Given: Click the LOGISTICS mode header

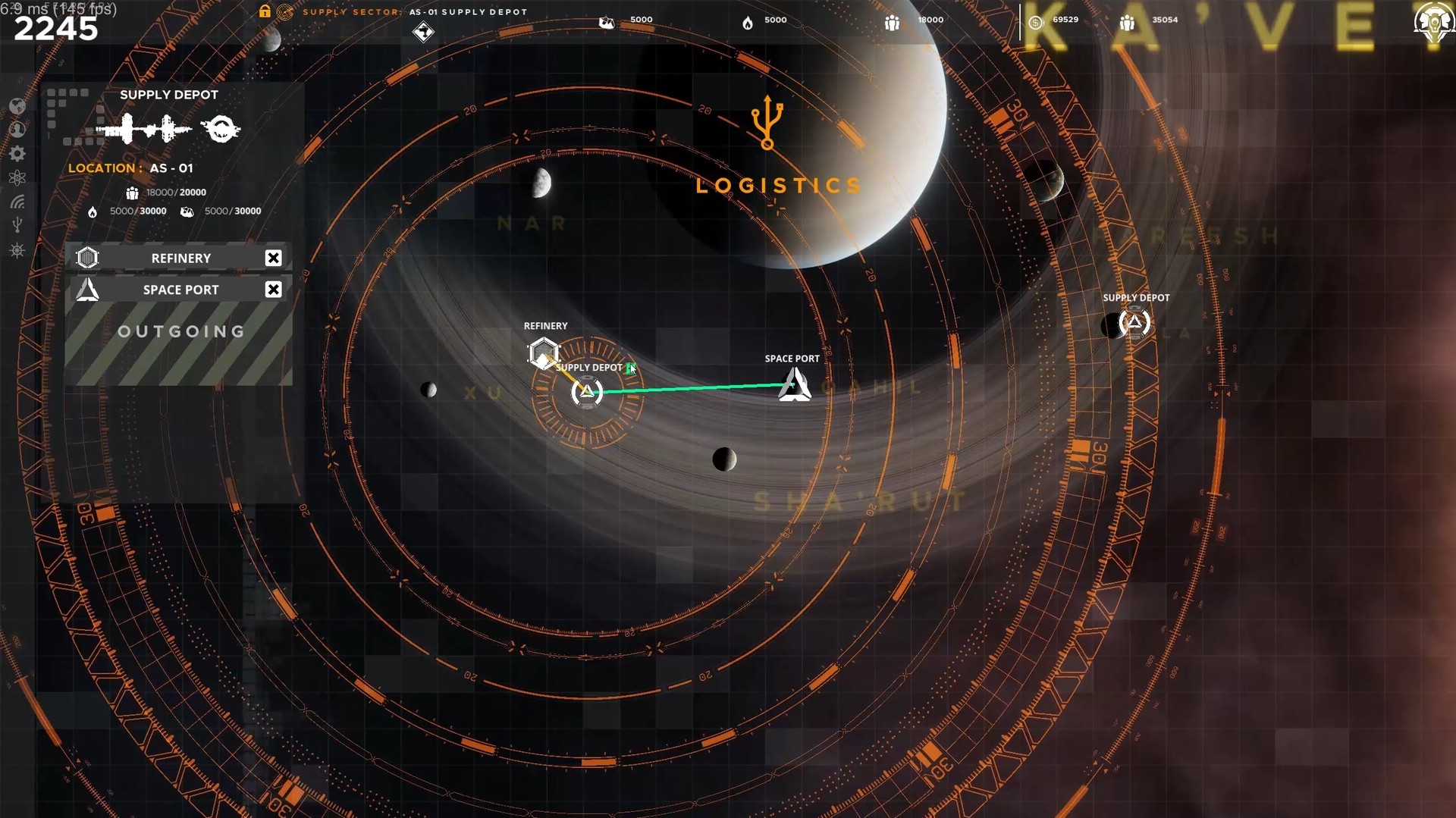Looking at the screenshot, I should (x=778, y=184).
